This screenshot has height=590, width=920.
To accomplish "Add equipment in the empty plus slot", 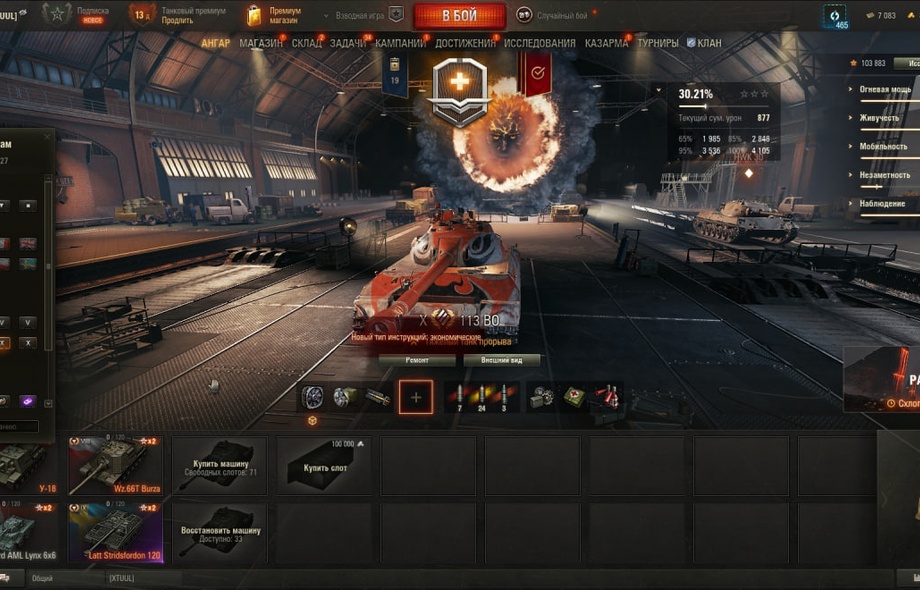I will point(416,397).
